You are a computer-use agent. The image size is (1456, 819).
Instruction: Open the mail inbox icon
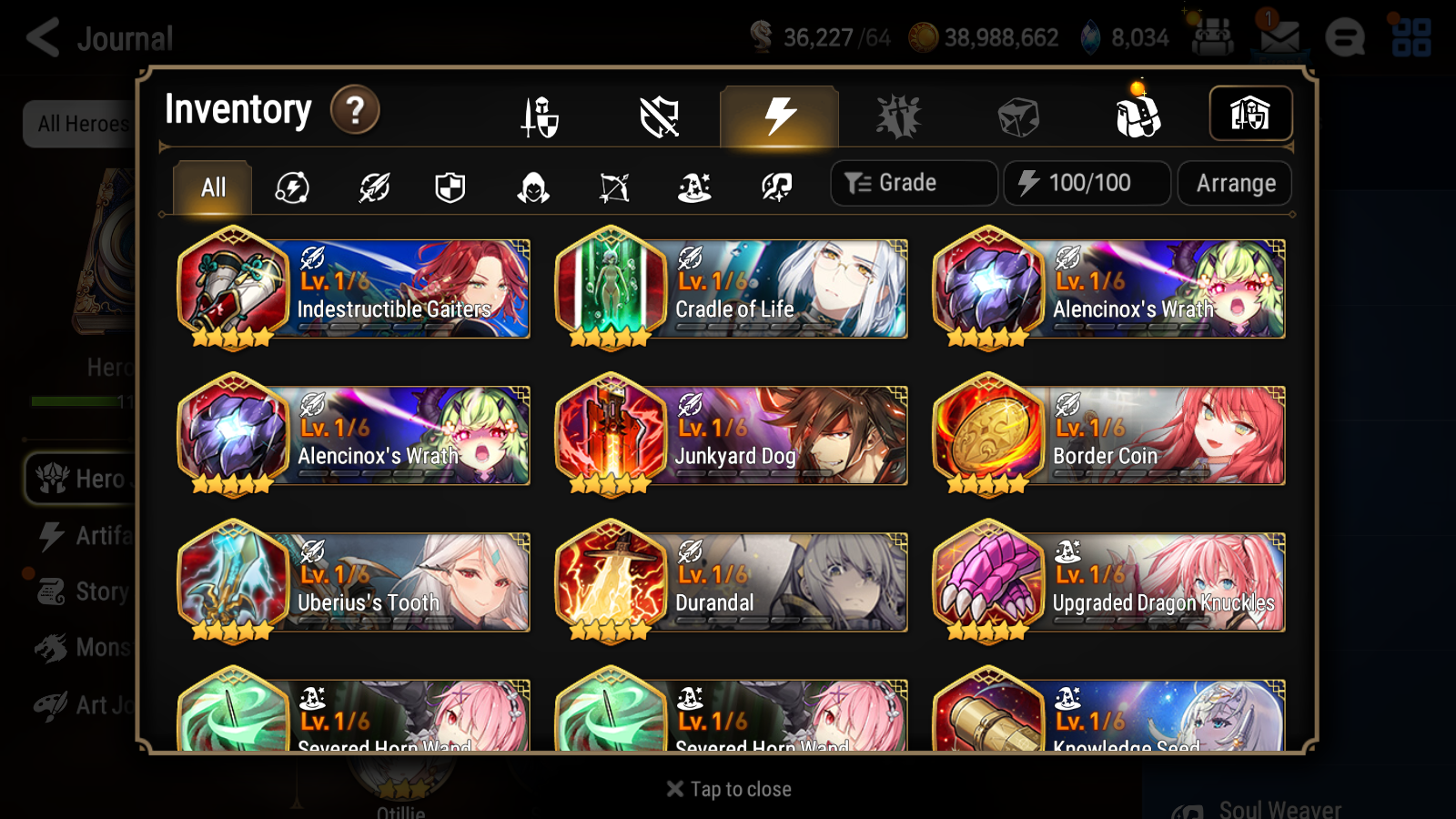pyautogui.click(x=1279, y=37)
